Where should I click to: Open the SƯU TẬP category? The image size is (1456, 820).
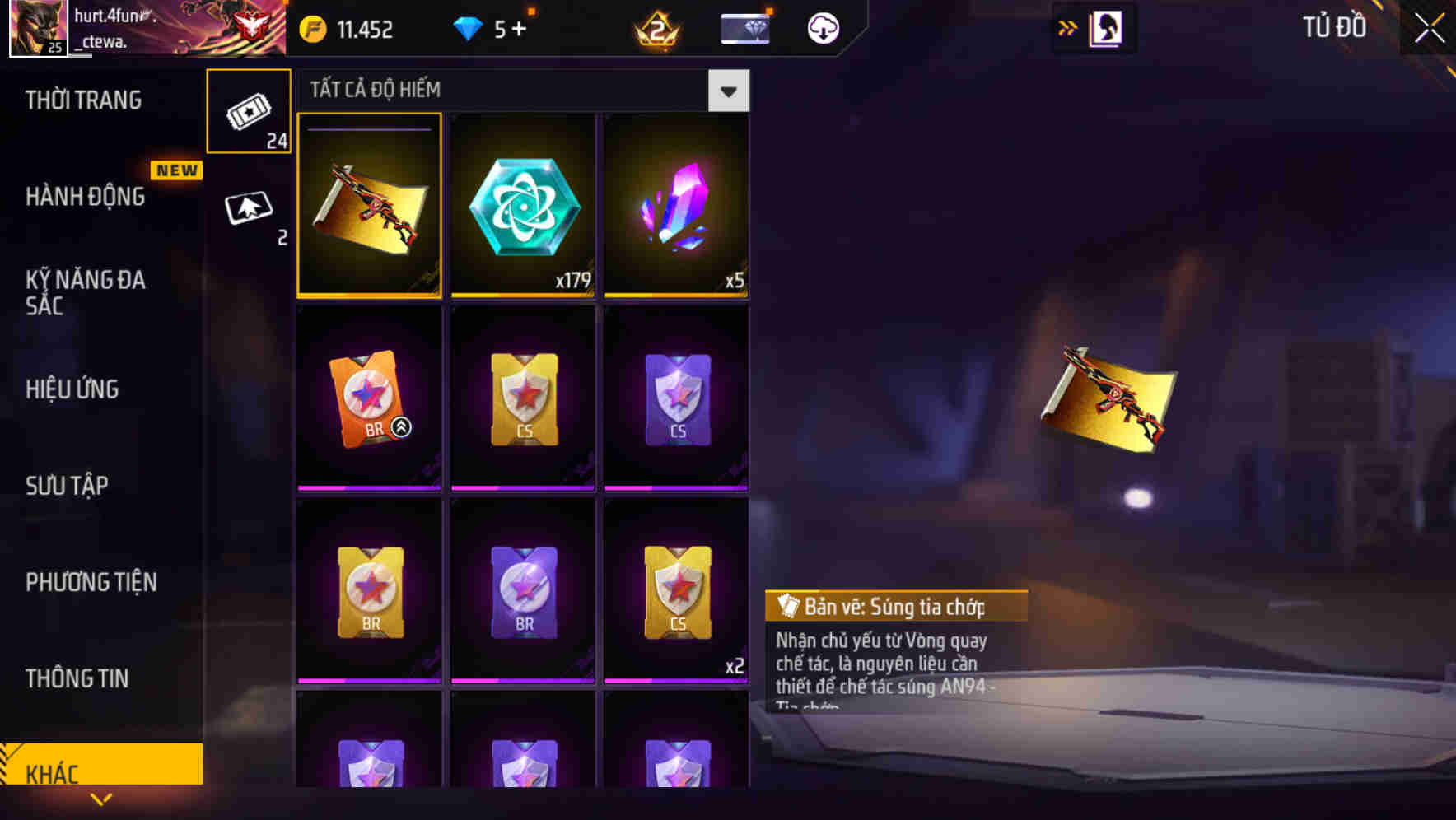tap(69, 485)
